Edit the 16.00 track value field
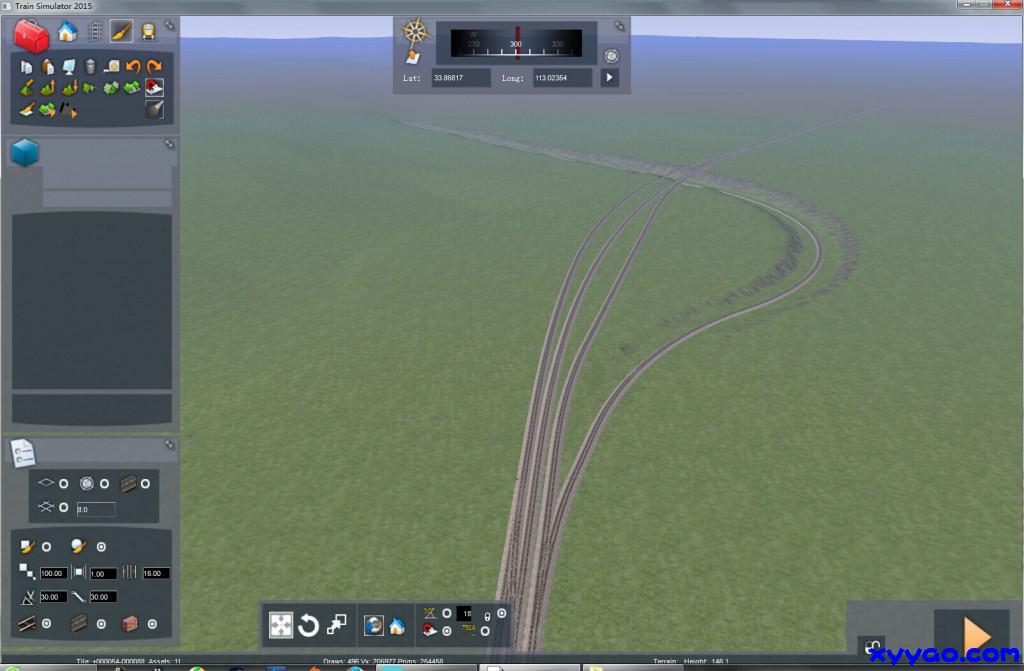This screenshot has height=671, width=1024. (x=156, y=573)
